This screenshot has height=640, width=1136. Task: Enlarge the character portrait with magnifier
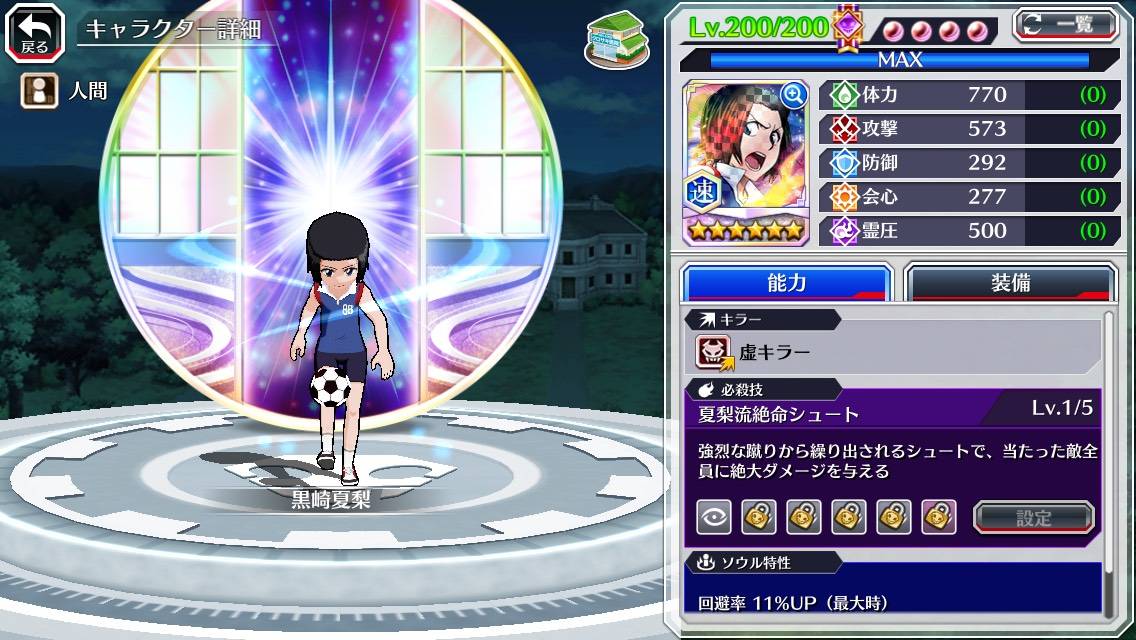(x=794, y=95)
